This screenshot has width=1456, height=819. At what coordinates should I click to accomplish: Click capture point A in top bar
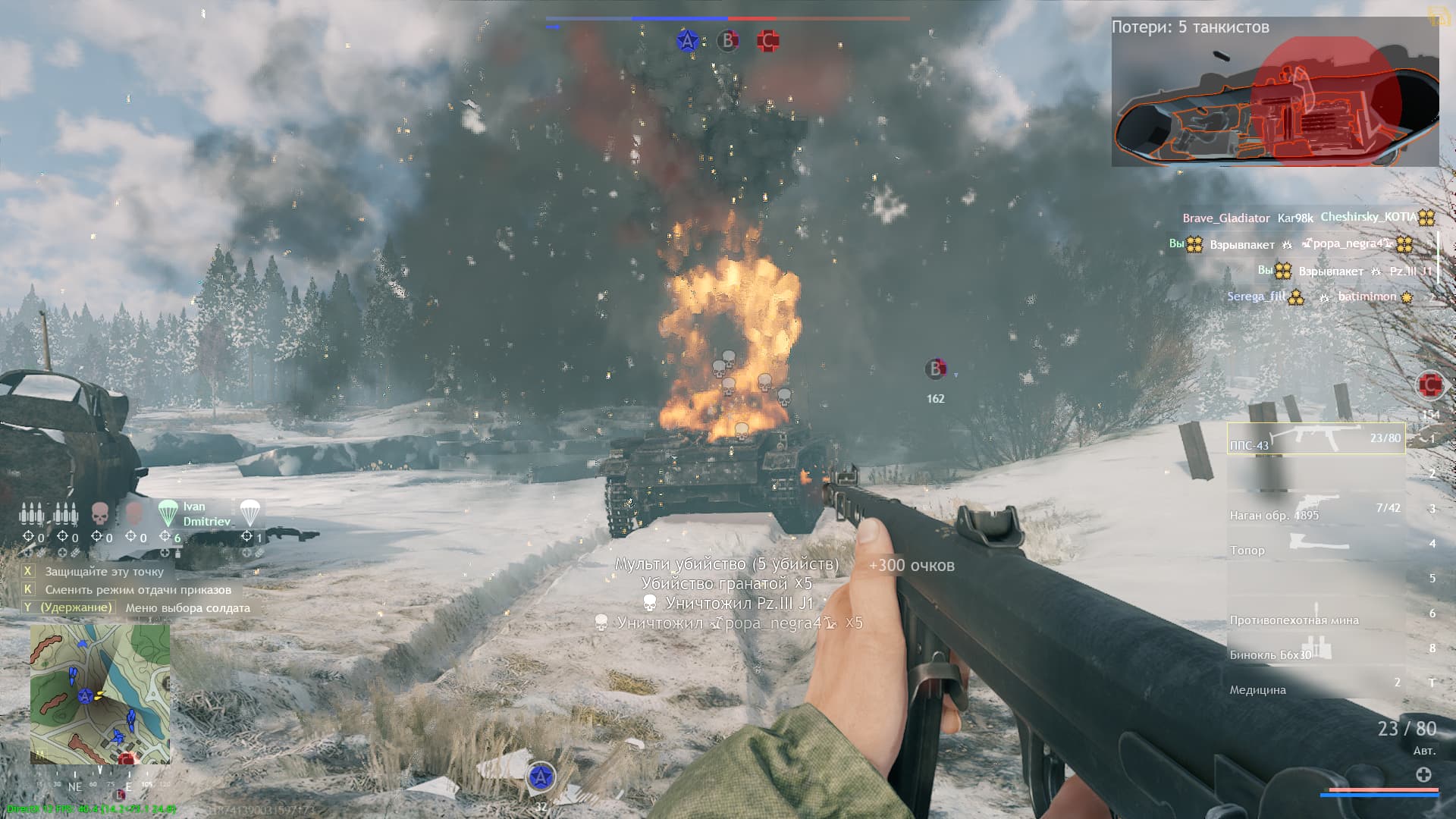coord(687,41)
